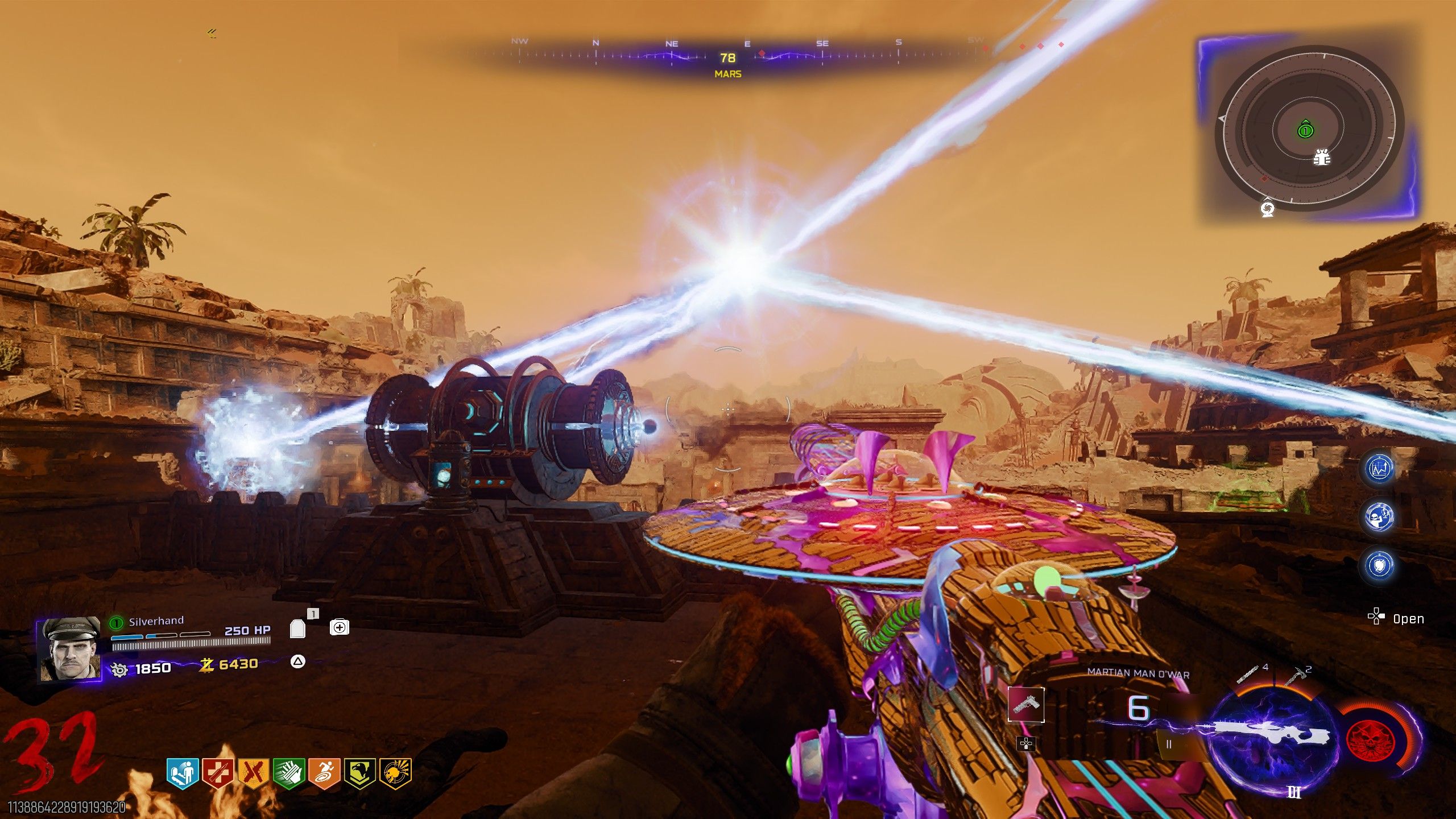Pick the blue shield gobblegum
Screen dimensions: 1456x819
click(1380, 565)
